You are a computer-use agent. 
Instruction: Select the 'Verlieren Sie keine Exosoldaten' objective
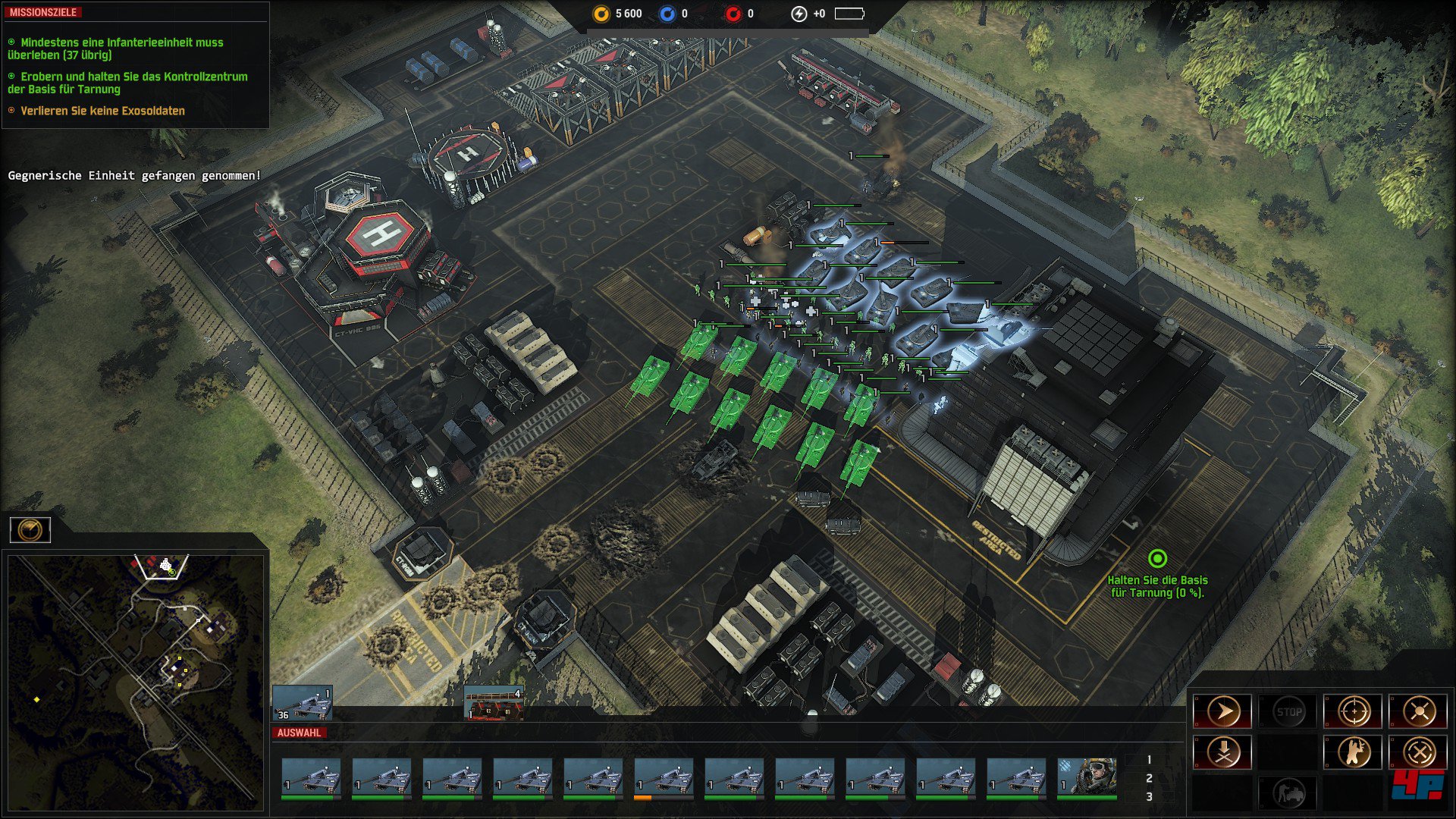(102, 111)
